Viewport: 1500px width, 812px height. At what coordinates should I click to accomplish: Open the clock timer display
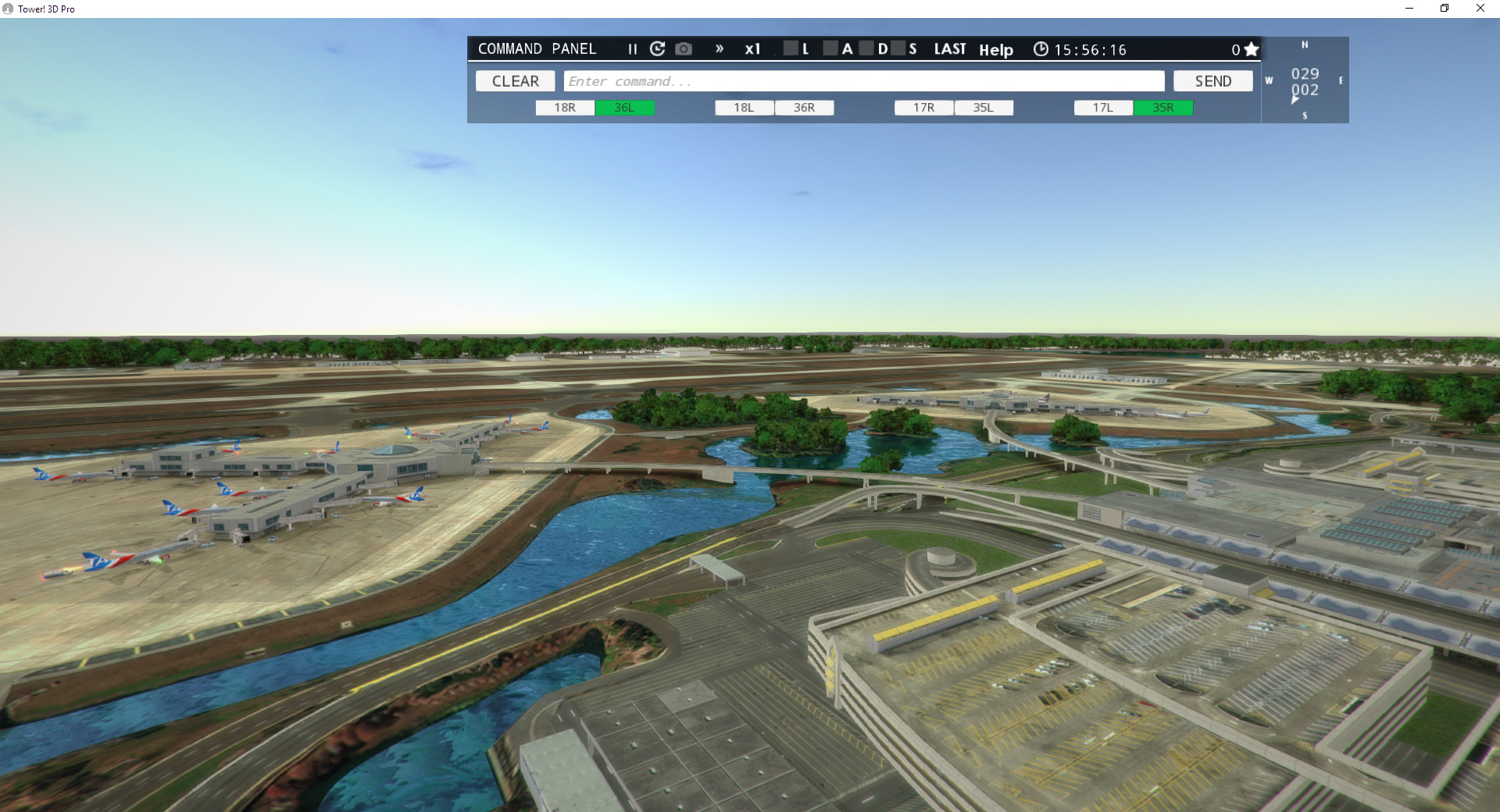click(x=1041, y=49)
